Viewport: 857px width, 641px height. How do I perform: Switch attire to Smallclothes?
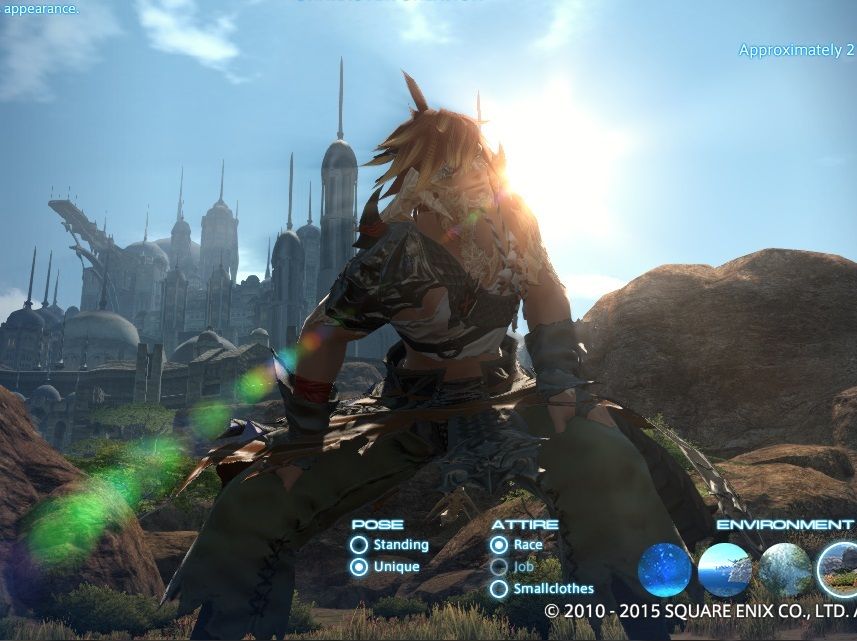coord(499,589)
